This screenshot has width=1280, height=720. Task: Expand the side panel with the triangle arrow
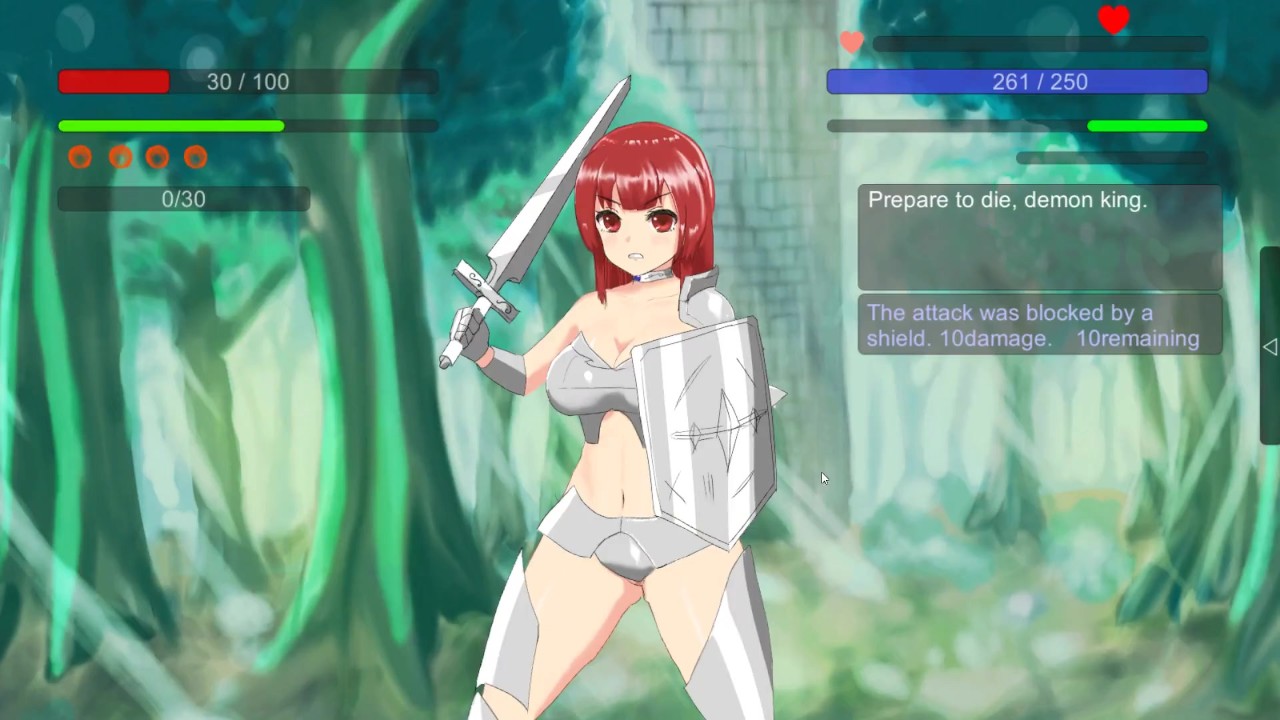tap(1269, 346)
